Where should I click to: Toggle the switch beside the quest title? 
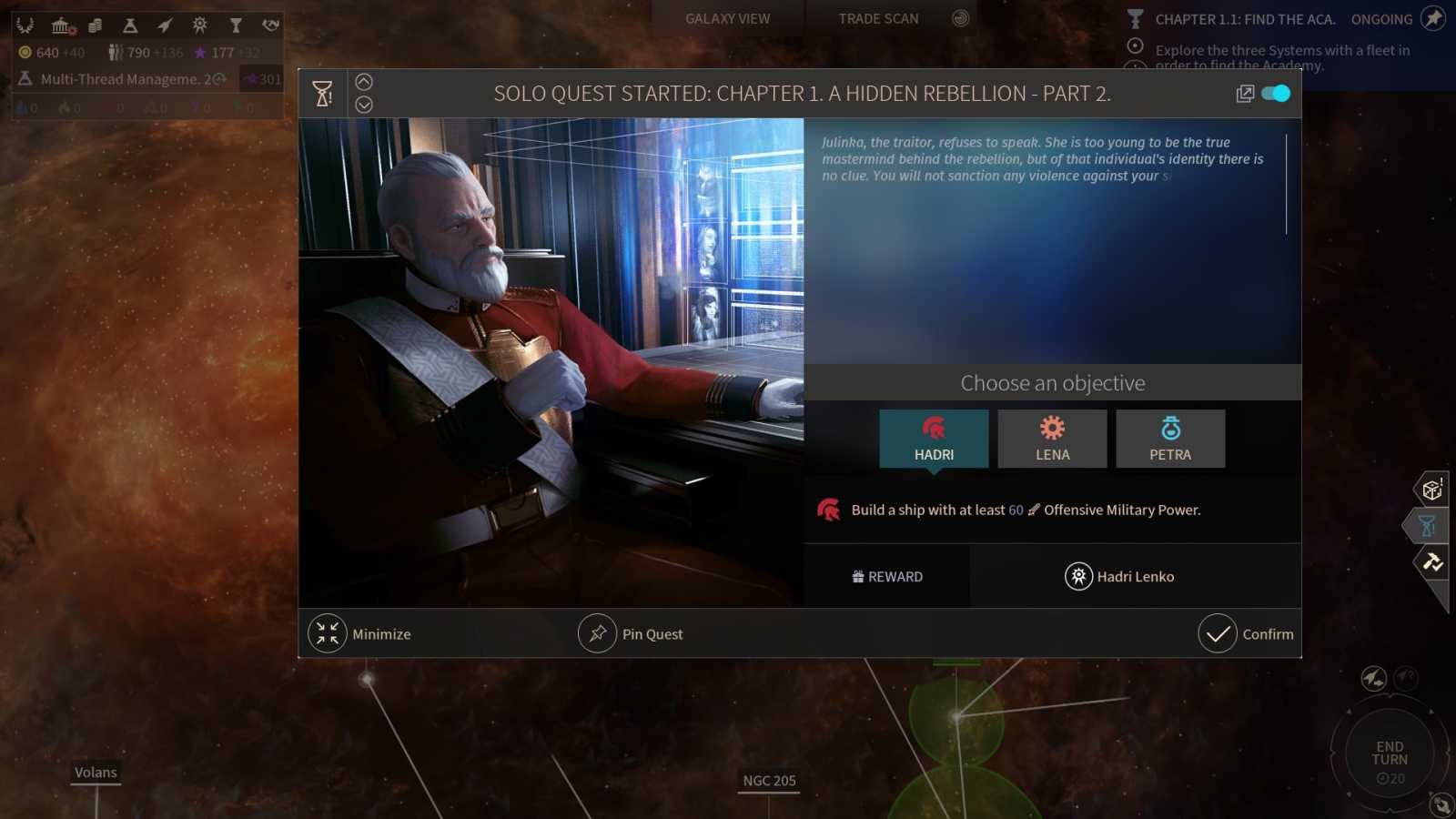tap(1274, 93)
